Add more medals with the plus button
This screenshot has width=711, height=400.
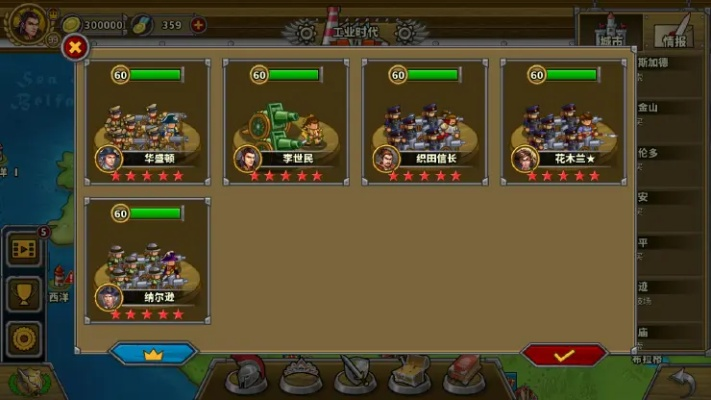198,24
